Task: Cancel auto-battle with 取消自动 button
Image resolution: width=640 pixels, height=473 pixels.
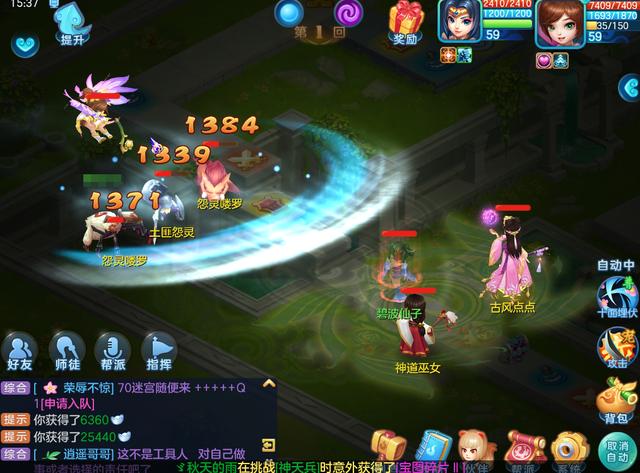Action: click(x=617, y=449)
